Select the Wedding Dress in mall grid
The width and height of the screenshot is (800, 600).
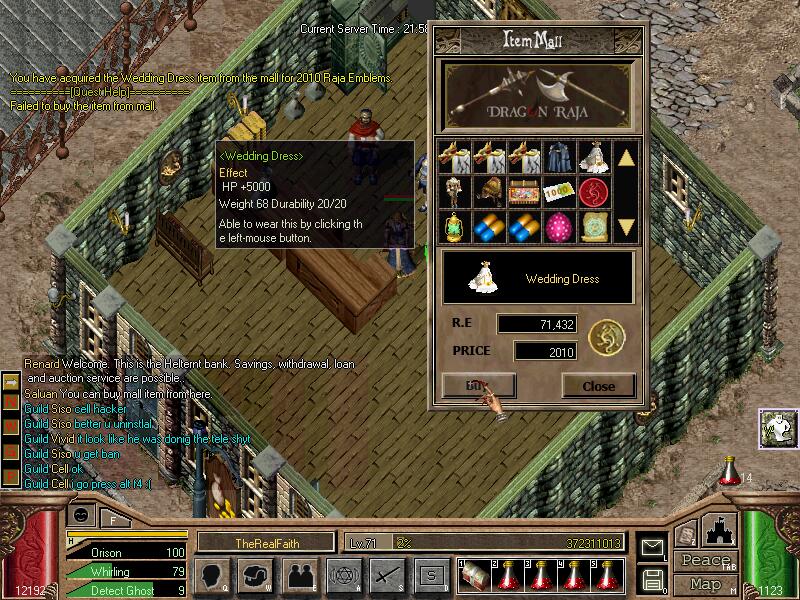coord(594,157)
